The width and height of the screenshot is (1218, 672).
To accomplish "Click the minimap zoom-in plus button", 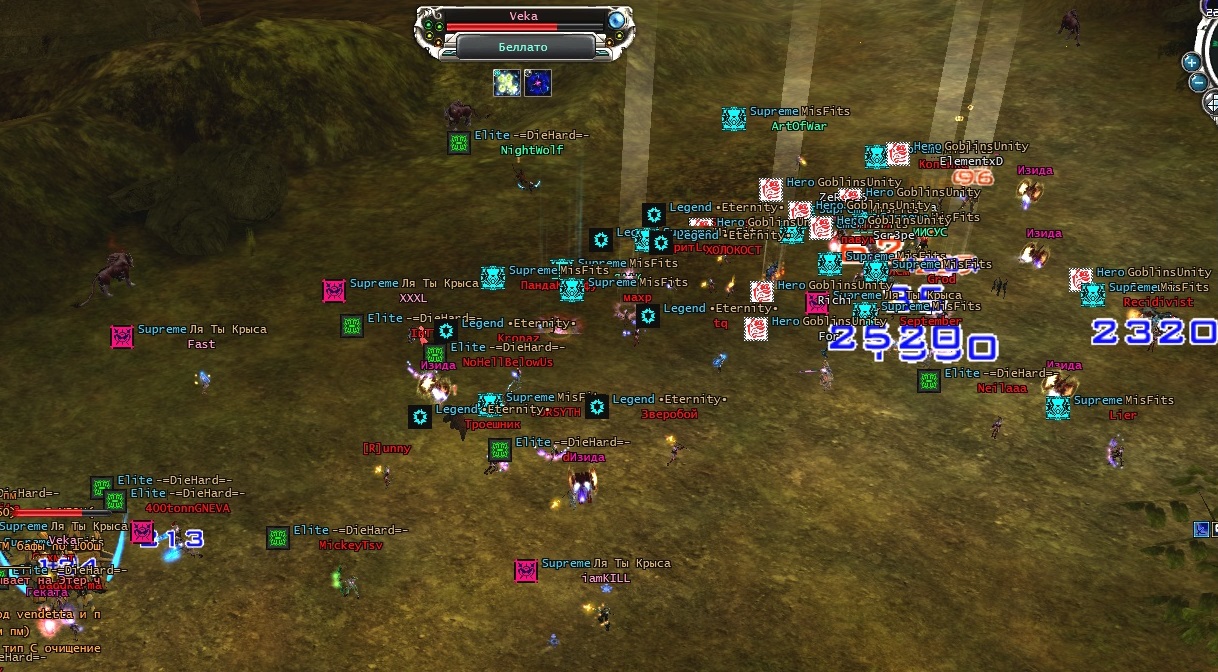I will click(1191, 61).
